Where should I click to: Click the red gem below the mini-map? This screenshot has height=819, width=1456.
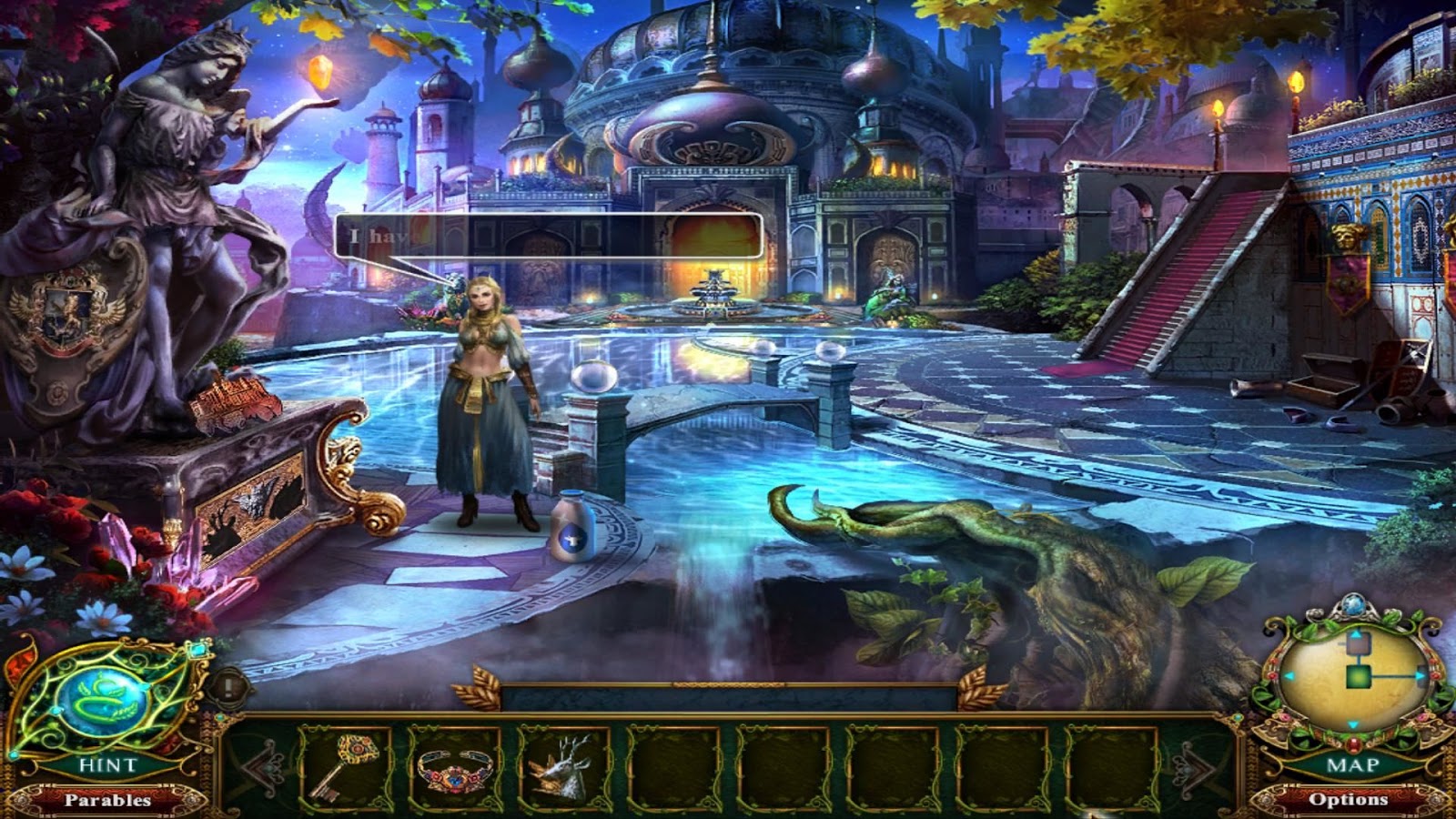tap(1352, 744)
